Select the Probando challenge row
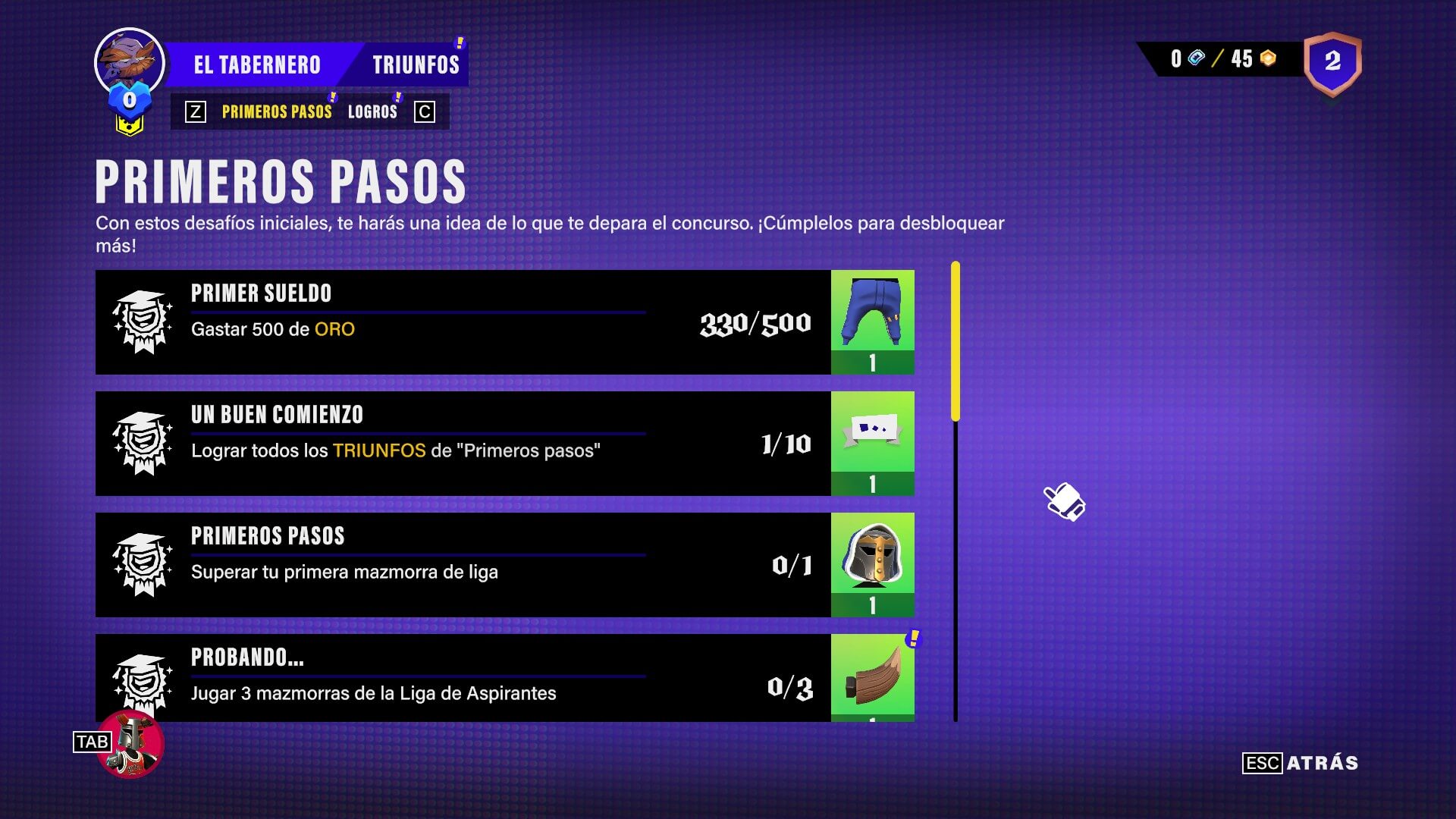The image size is (1456, 819). 463,678
